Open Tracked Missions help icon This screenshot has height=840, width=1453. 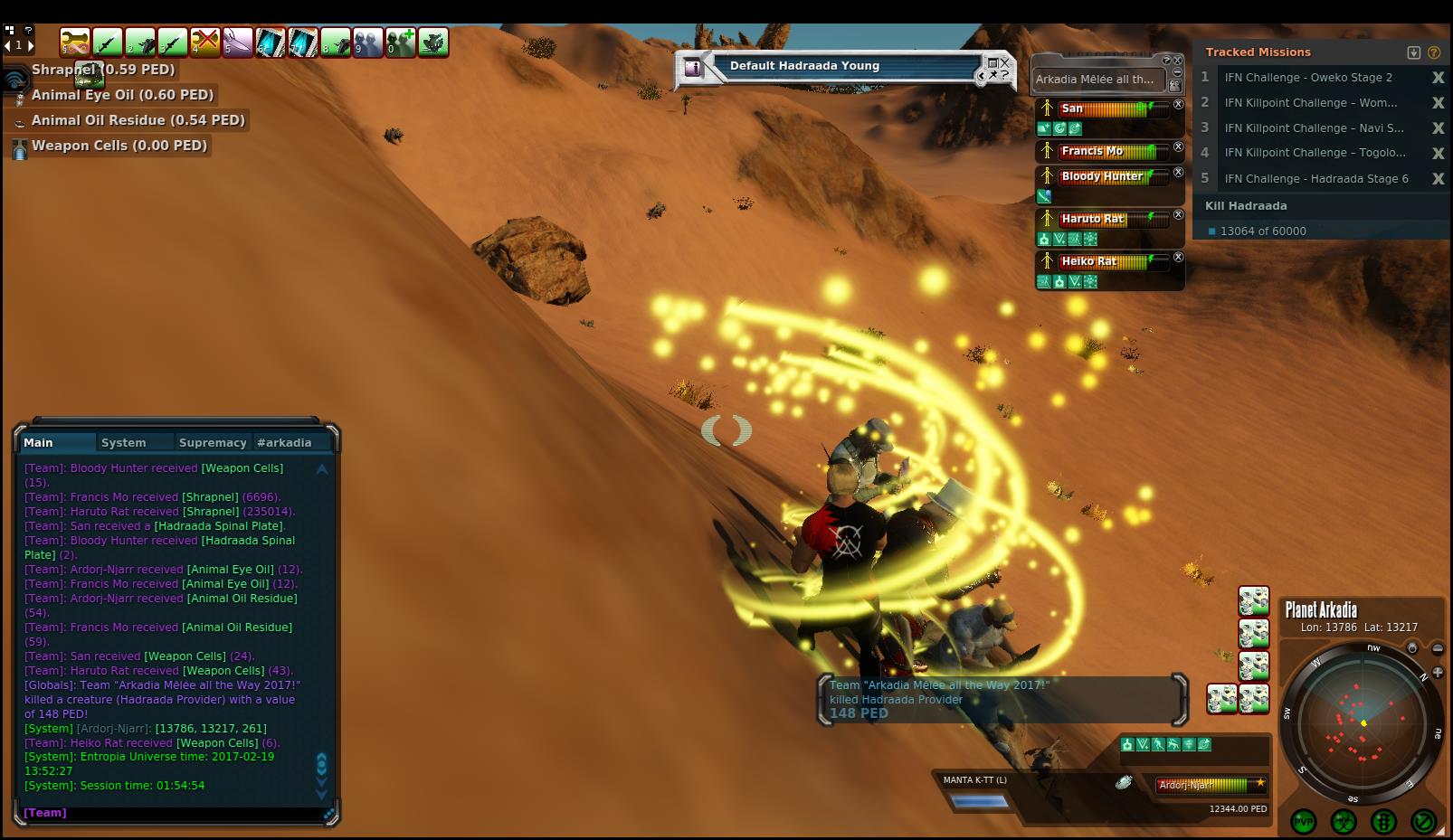pos(1434,52)
